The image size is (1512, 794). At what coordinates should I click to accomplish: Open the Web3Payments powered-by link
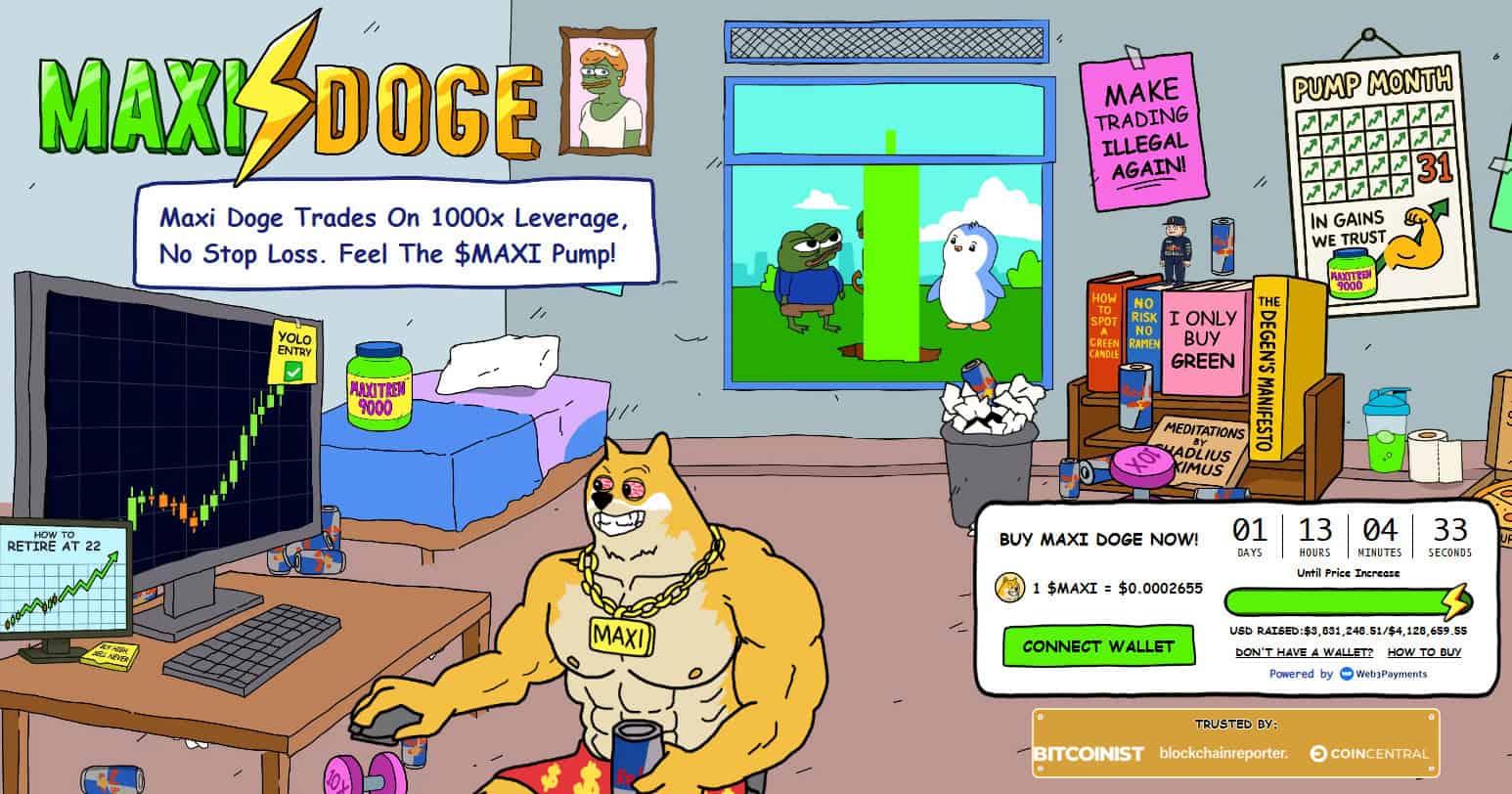[x=1383, y=674]
